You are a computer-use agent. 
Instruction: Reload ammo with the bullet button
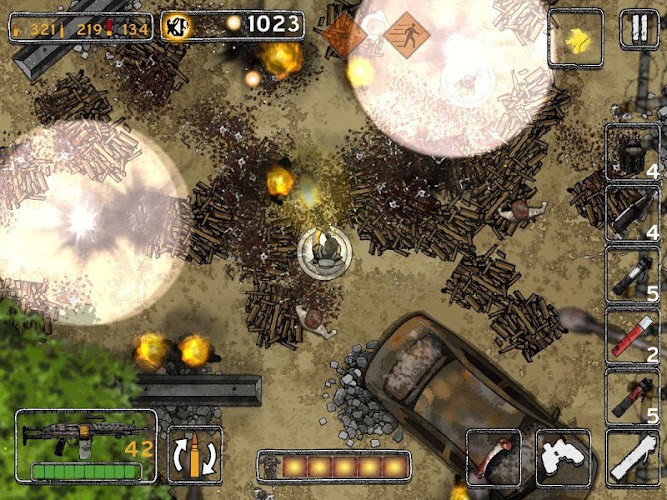coord(194,453)
